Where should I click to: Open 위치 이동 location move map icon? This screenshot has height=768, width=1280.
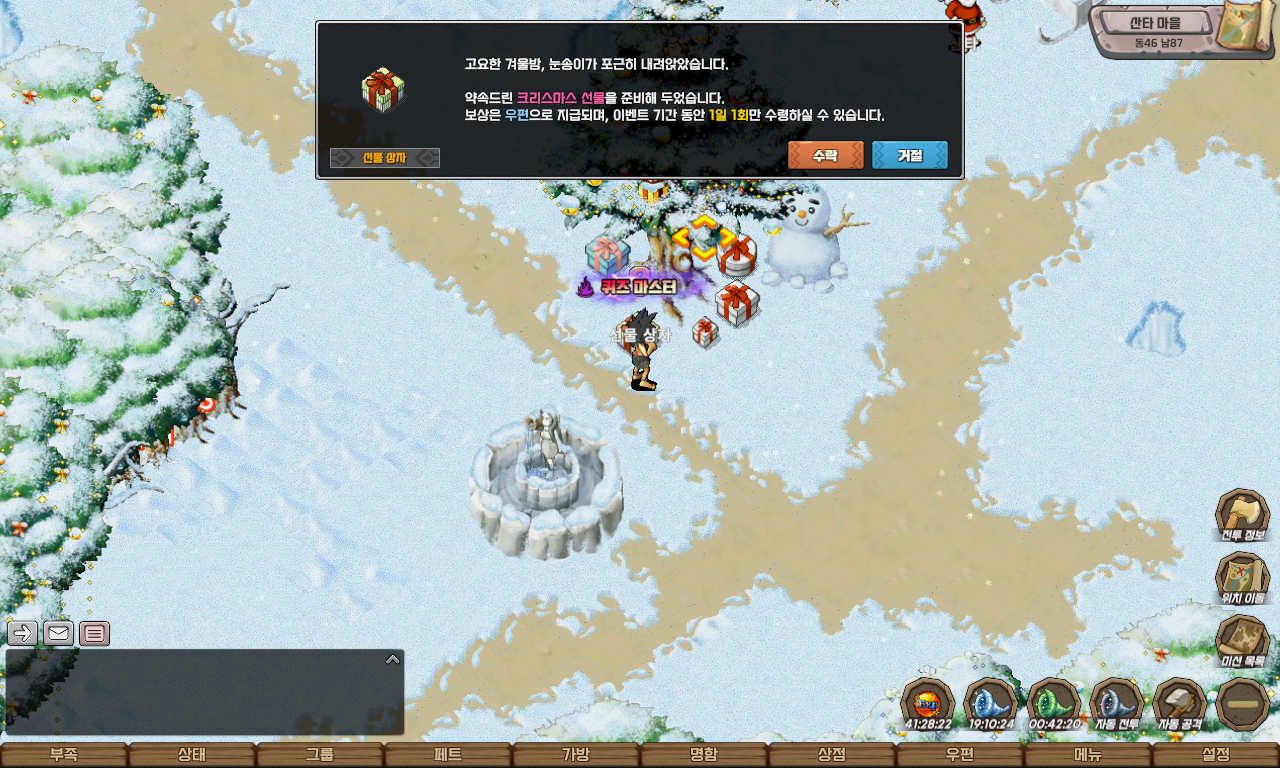1242,578
